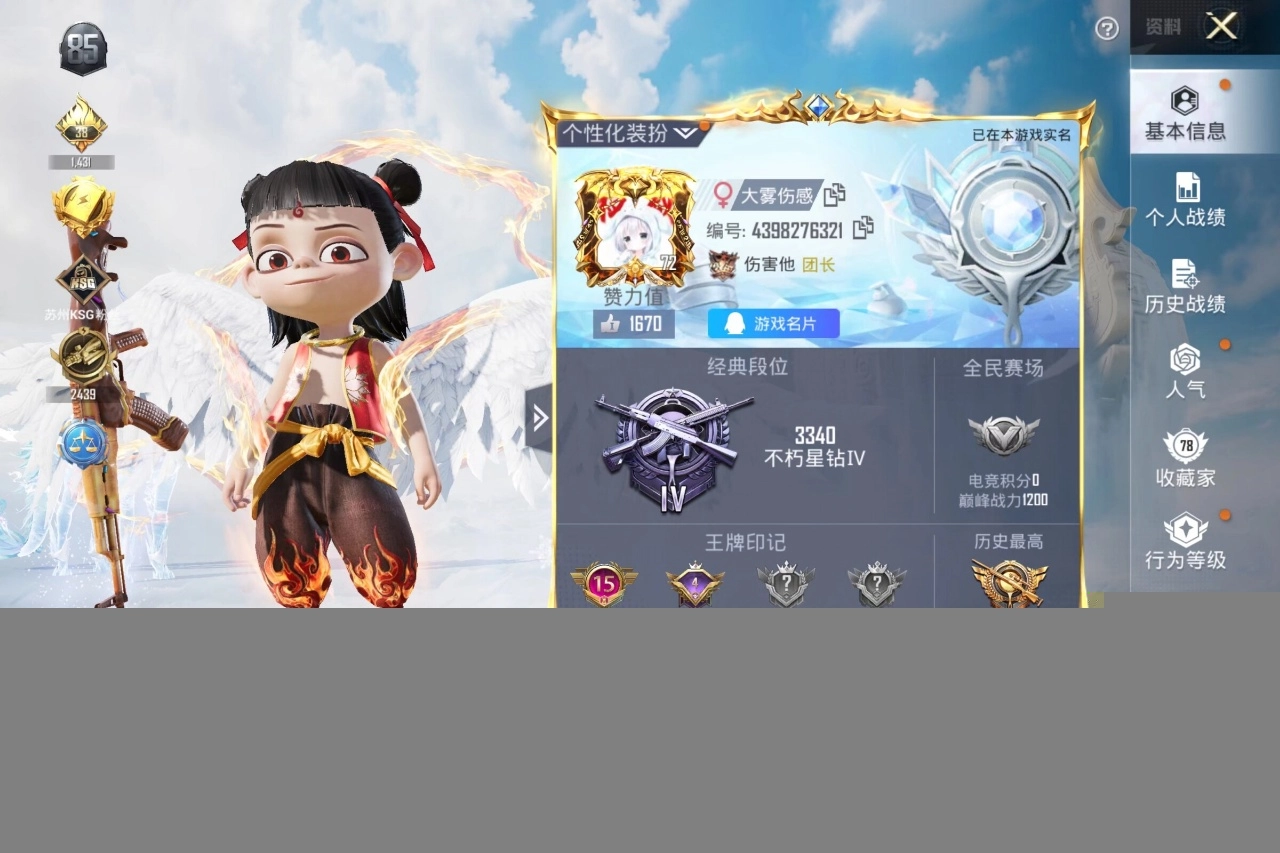This screenshot has height=853, width=1280.
Task: Click the help question mark icon
Action: pyautogui.click(x=1106, y=30)
